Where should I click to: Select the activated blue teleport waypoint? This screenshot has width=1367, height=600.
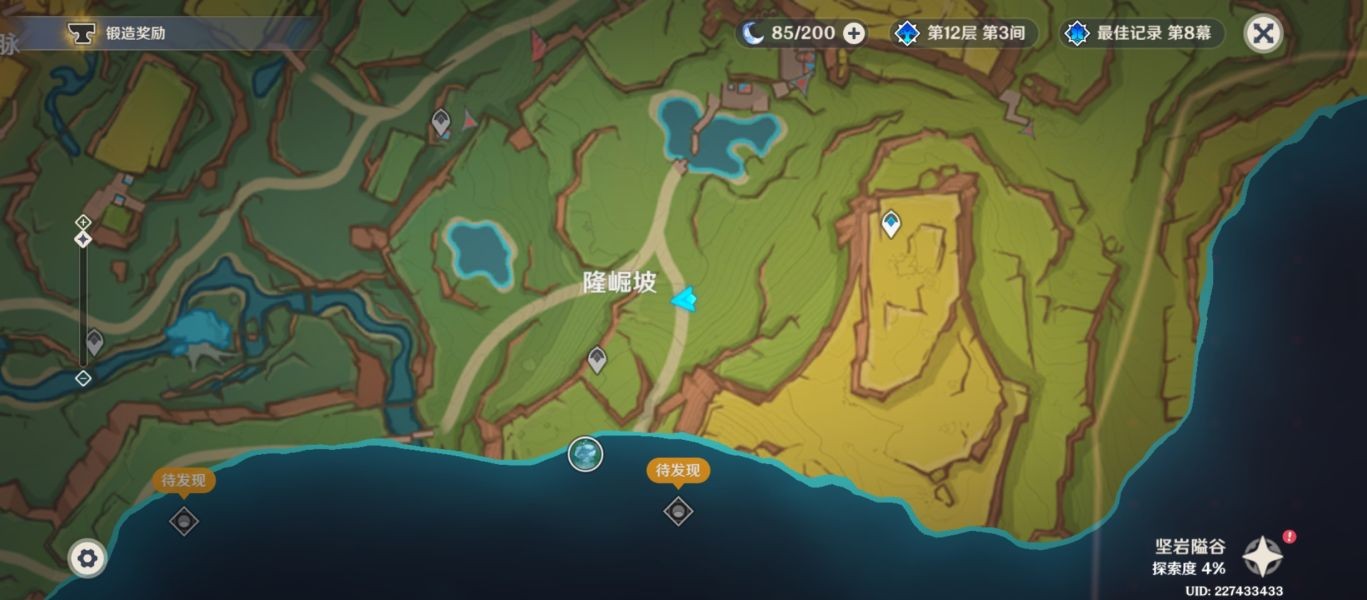tap(890, 224)
